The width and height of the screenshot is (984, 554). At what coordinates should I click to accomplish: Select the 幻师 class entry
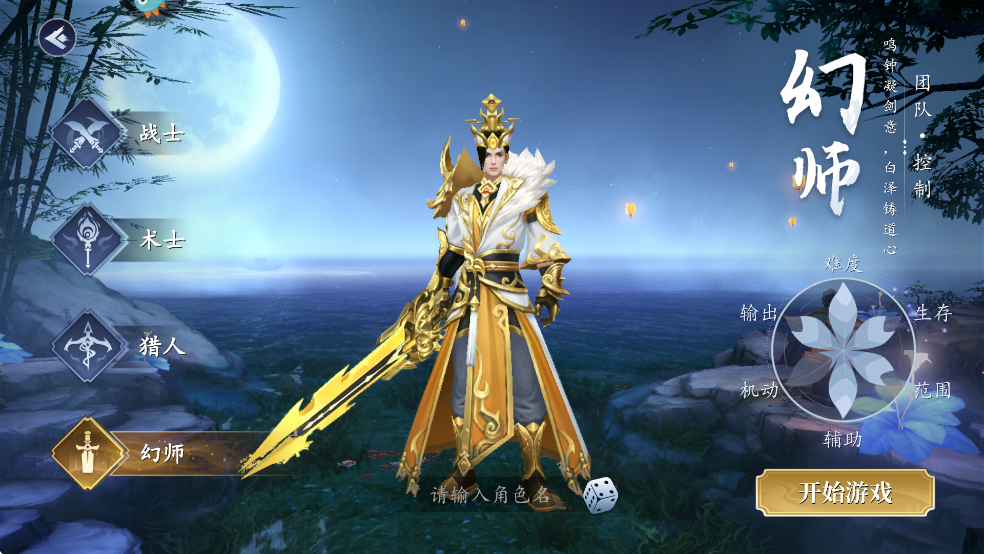tap(120, 453)
